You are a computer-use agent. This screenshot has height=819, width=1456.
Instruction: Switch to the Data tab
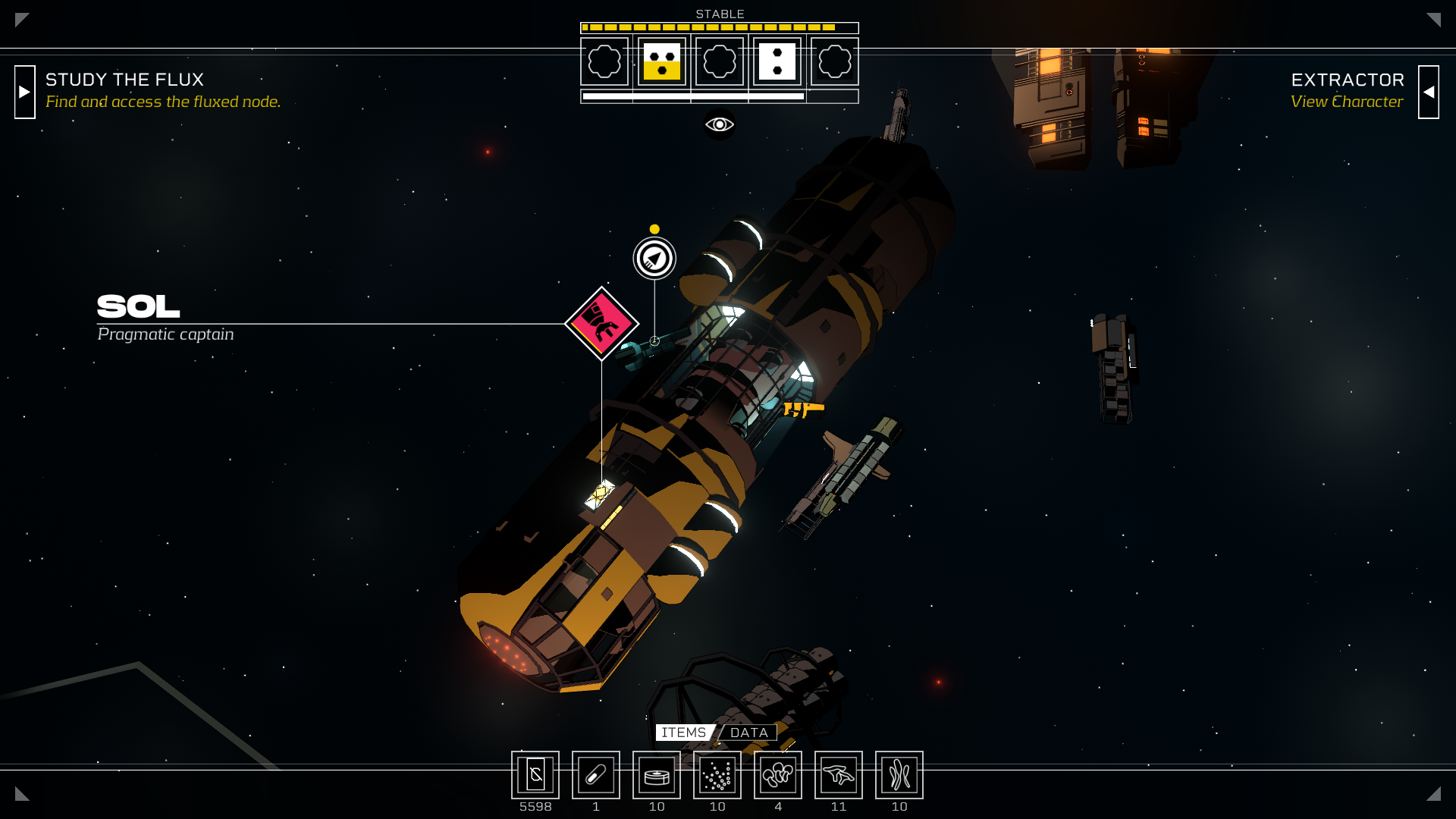[749, 733]
